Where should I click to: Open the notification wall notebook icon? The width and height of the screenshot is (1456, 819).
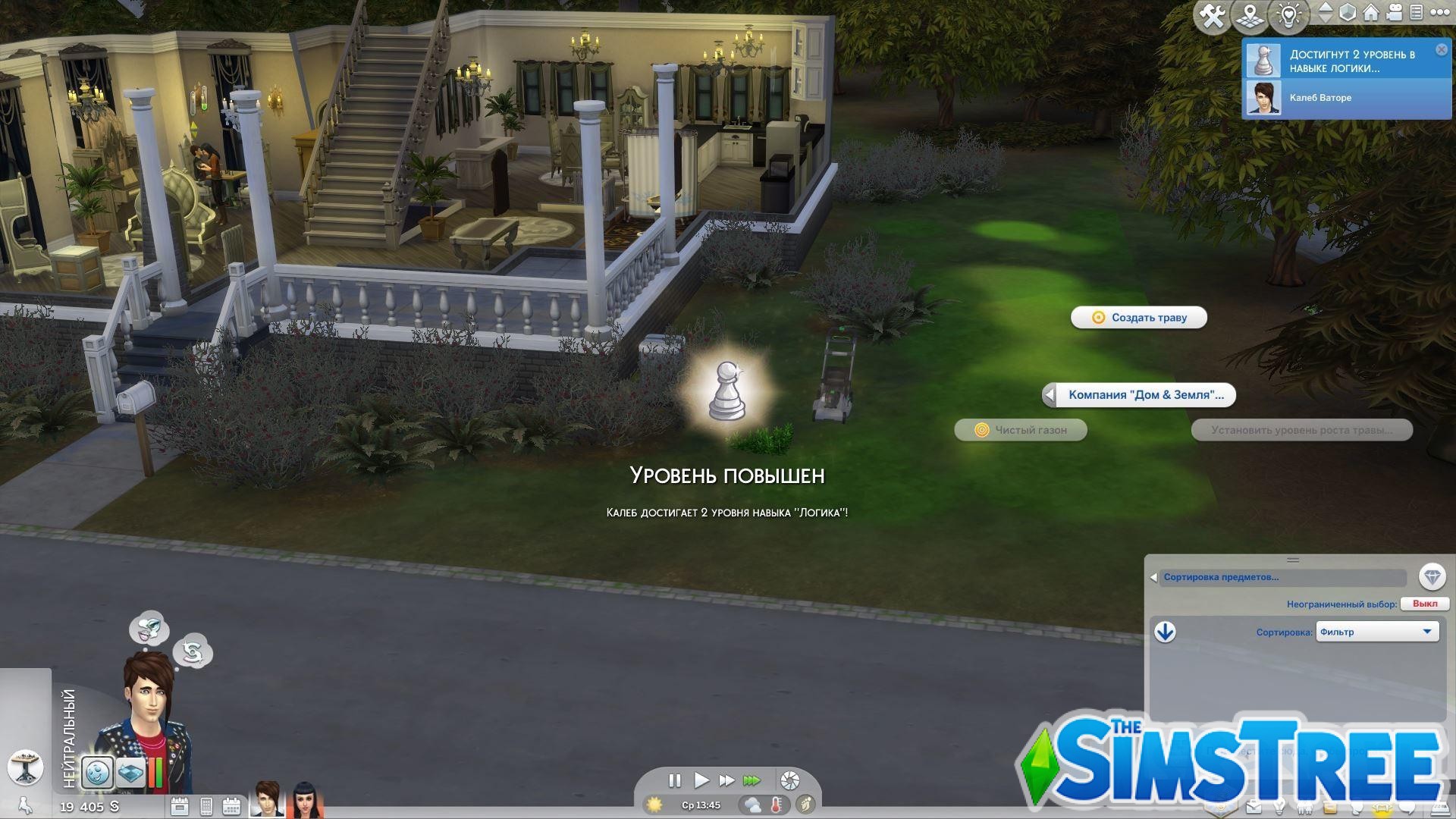1417,13
